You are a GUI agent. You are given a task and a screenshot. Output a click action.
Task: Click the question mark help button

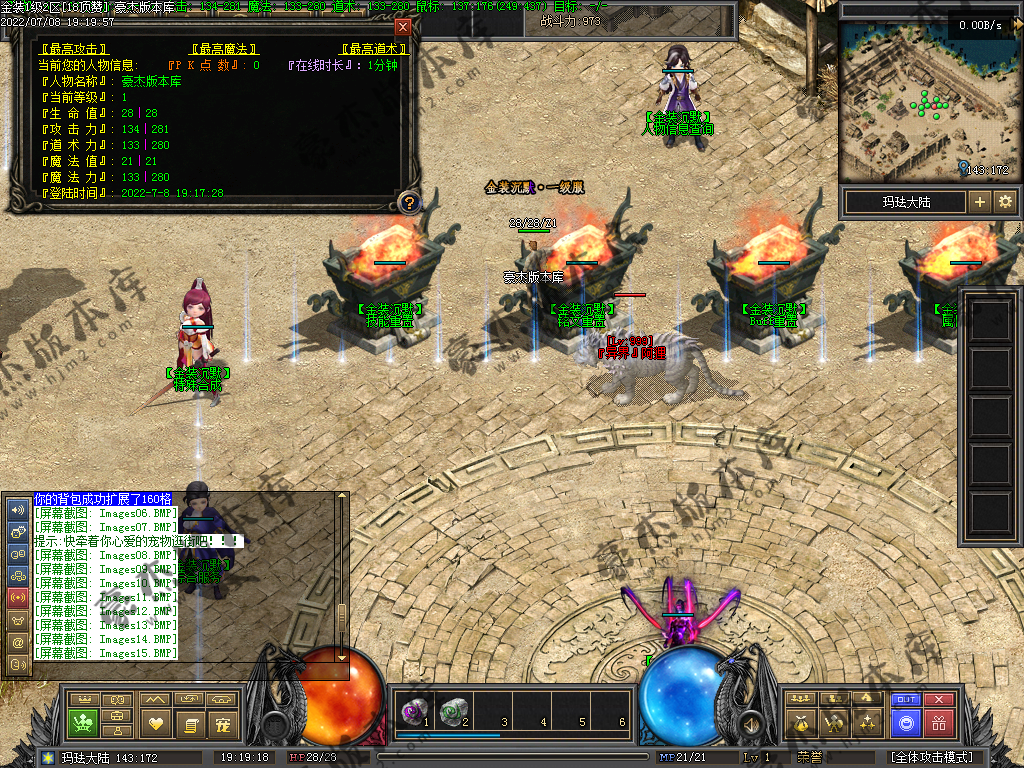point(408,203)
